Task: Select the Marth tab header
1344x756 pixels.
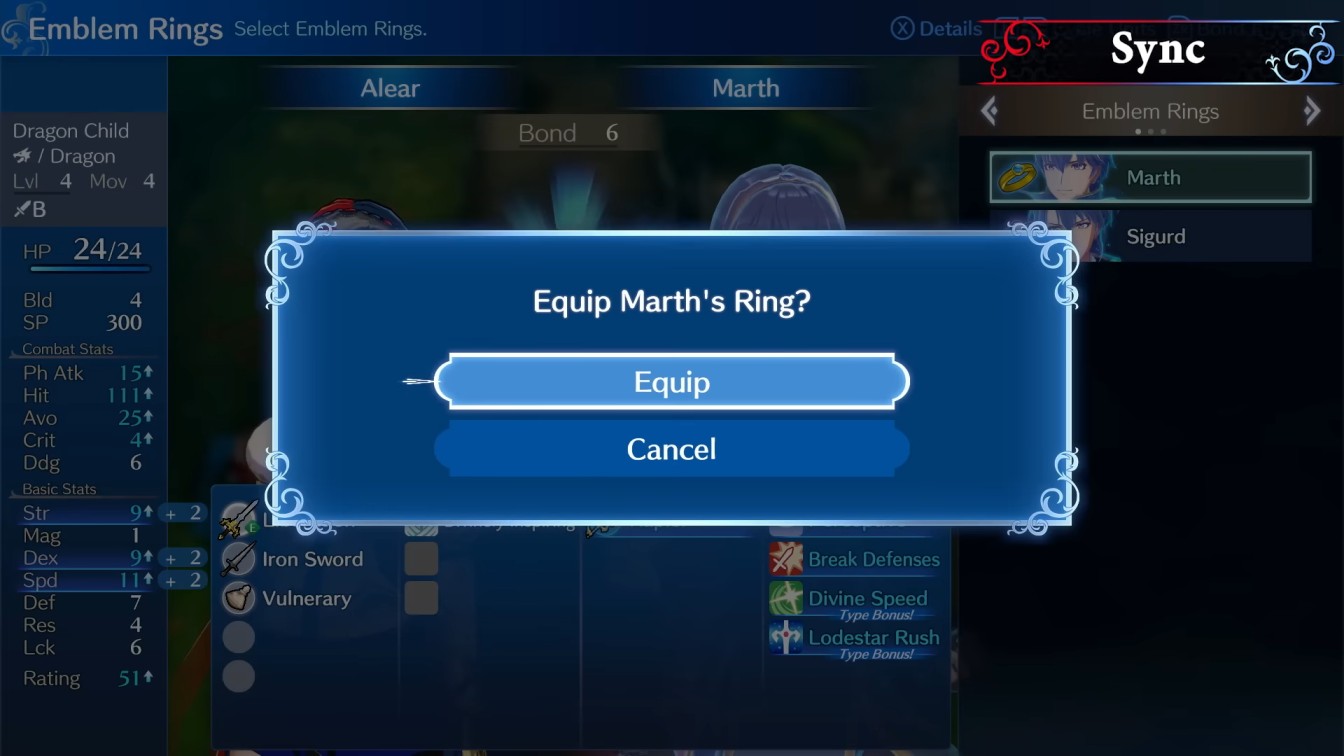Action: point(746,88)
